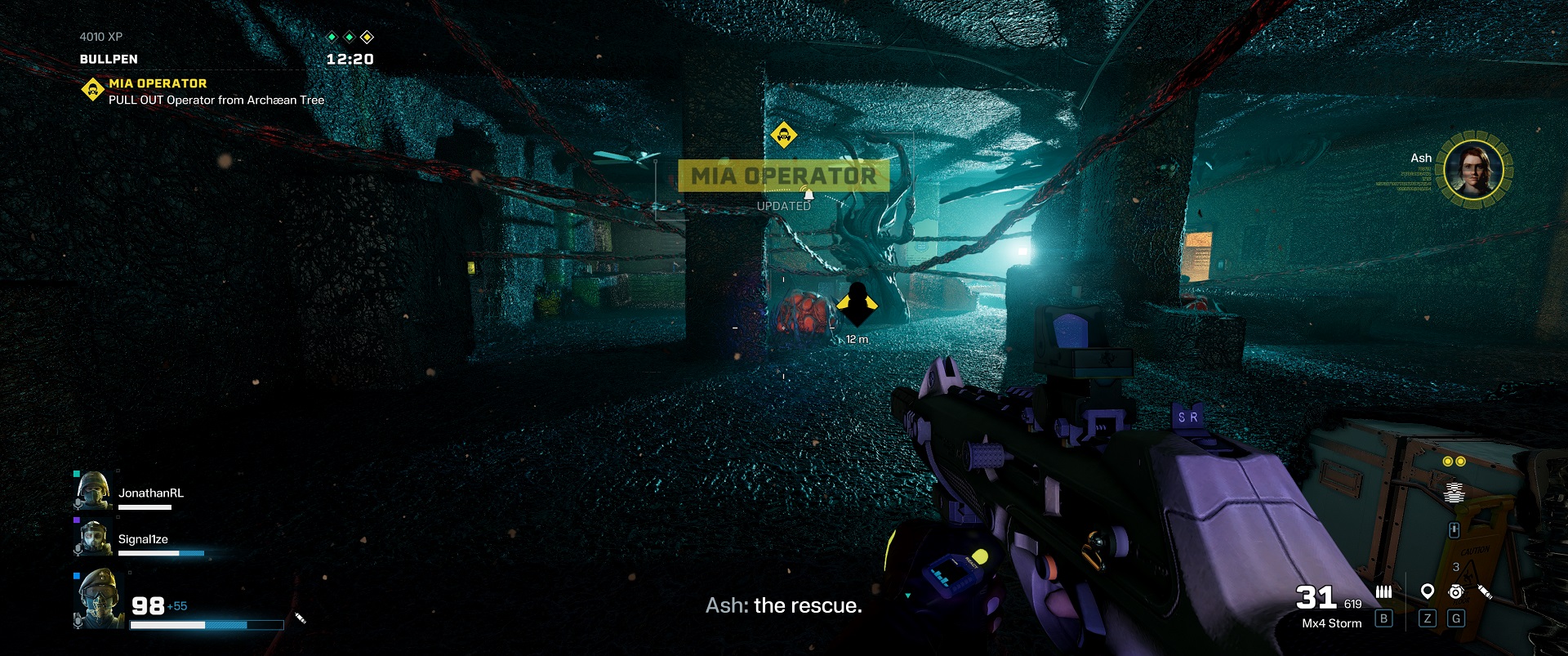Select the body armor icon
Screen dimensions: 1568x656
point(1454,492)
